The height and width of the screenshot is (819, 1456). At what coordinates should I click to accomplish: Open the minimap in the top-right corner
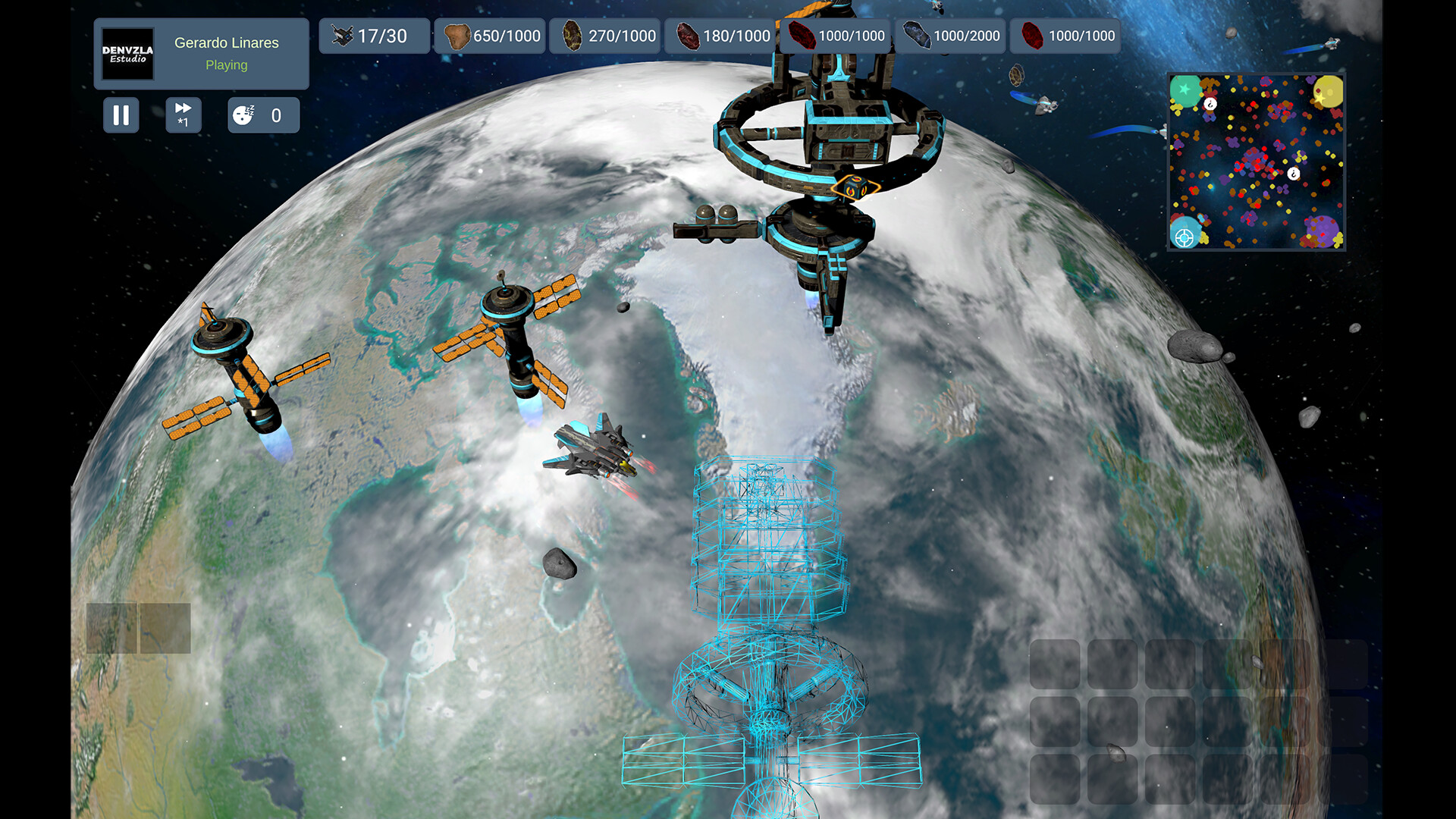tap(1255, 162)
